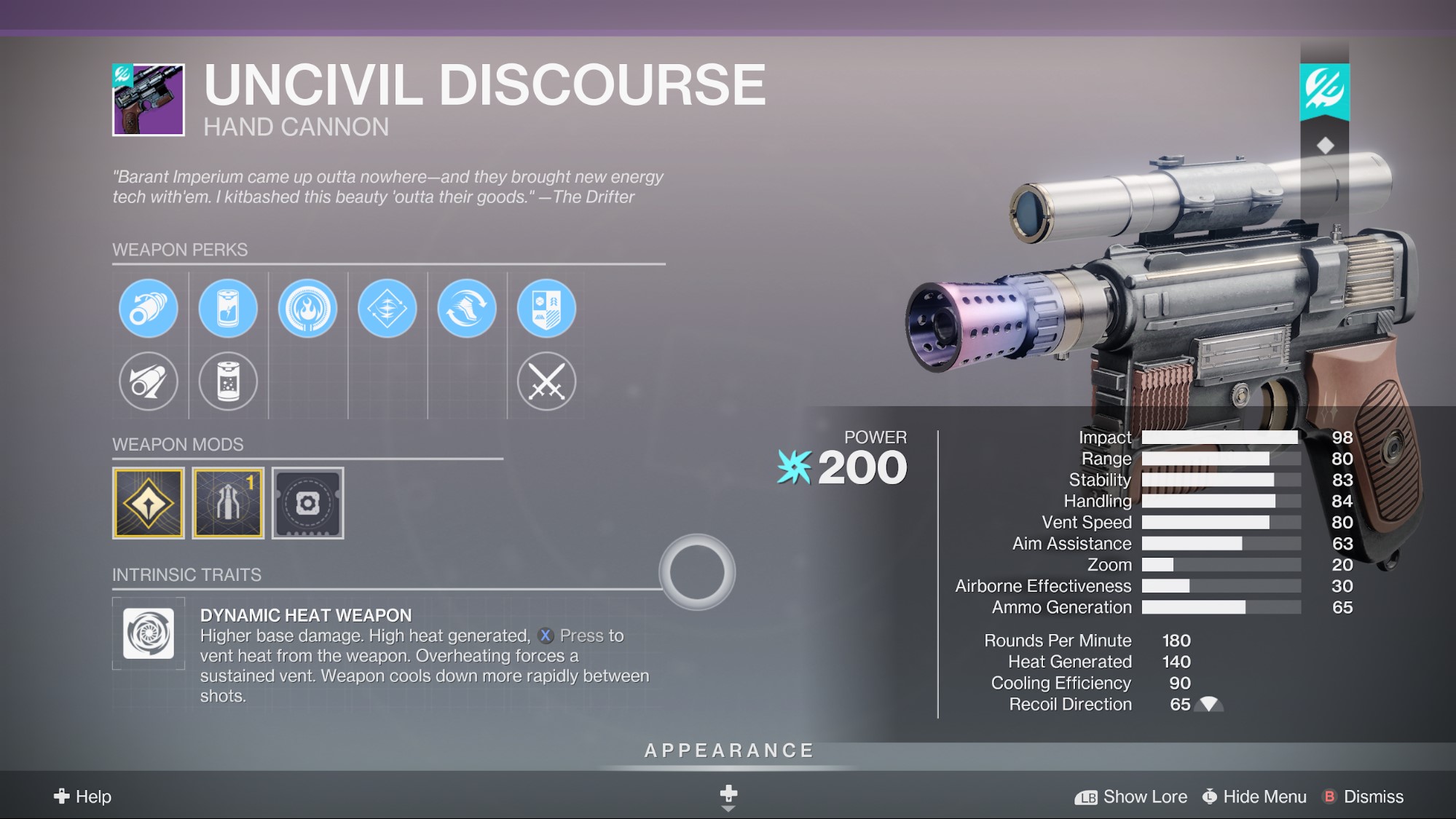Inspect the boot with circular arrows perk

467,309
